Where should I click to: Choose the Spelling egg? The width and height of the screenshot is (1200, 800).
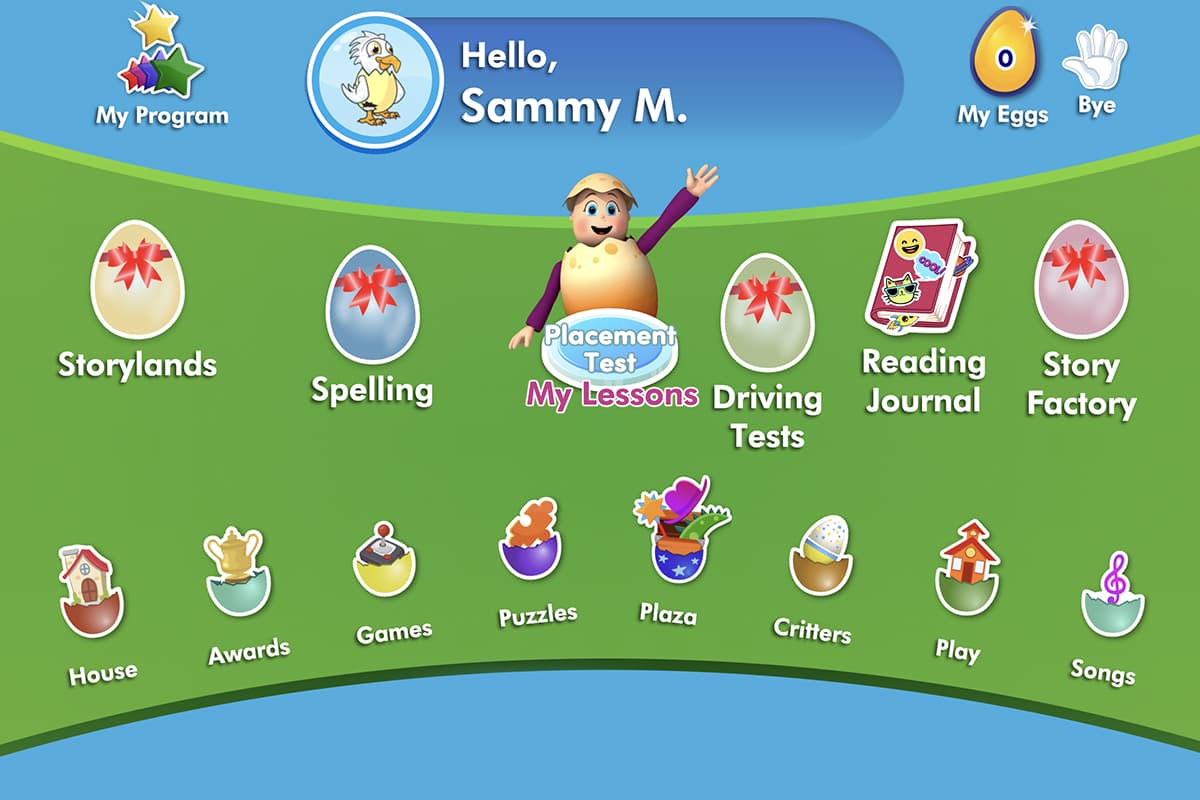[x=371, y=304]
